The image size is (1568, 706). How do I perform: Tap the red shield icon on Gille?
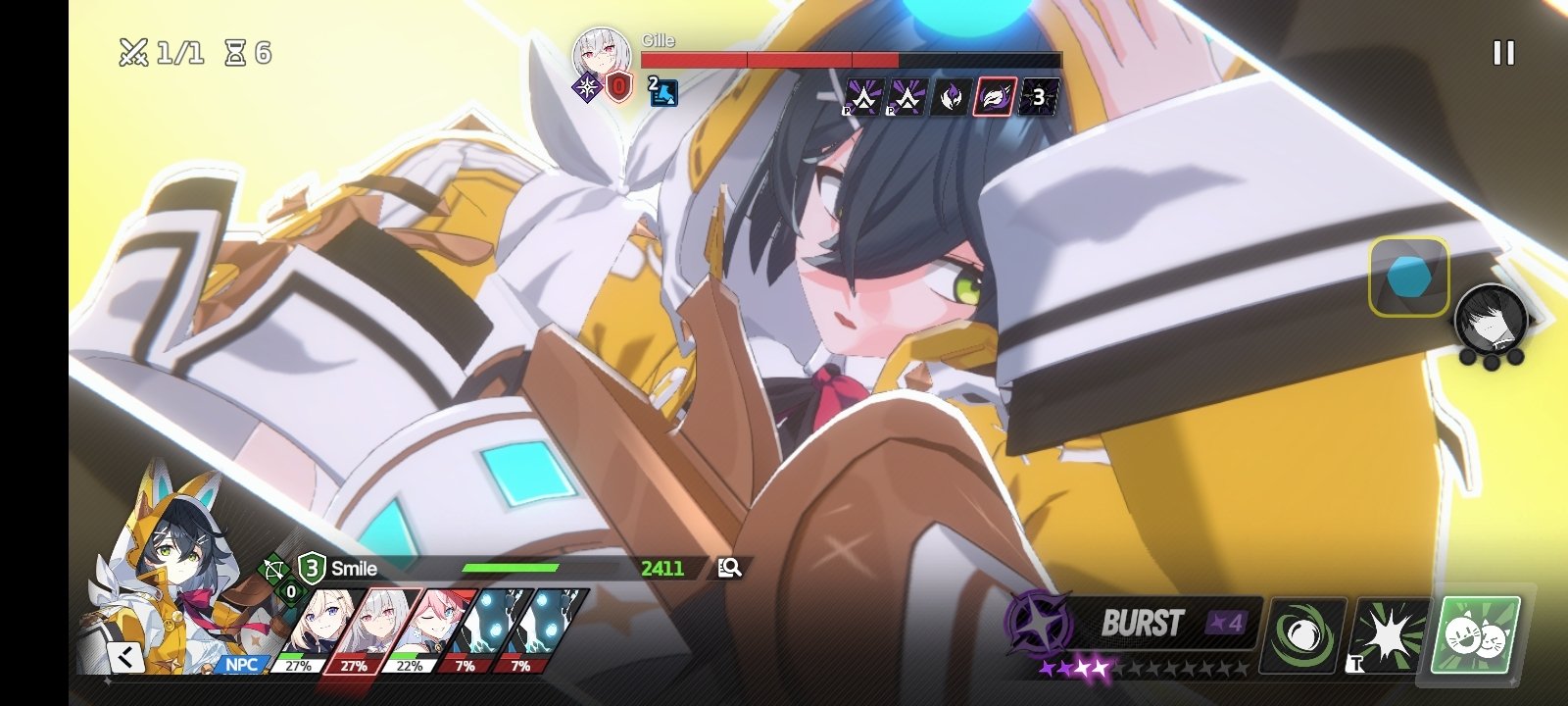tap(618, 88)
